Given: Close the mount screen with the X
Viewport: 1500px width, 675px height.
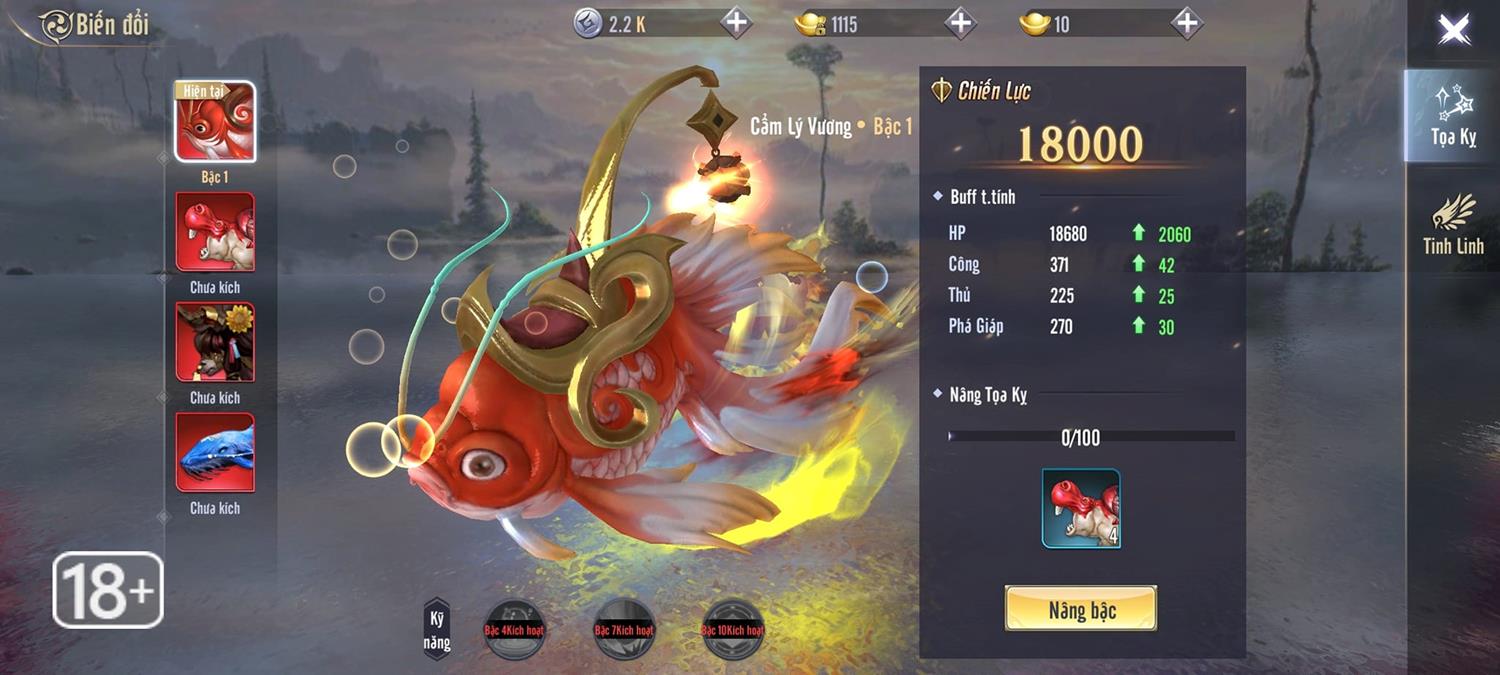Looking at the screenshot, I should (x=1453, y=30).
